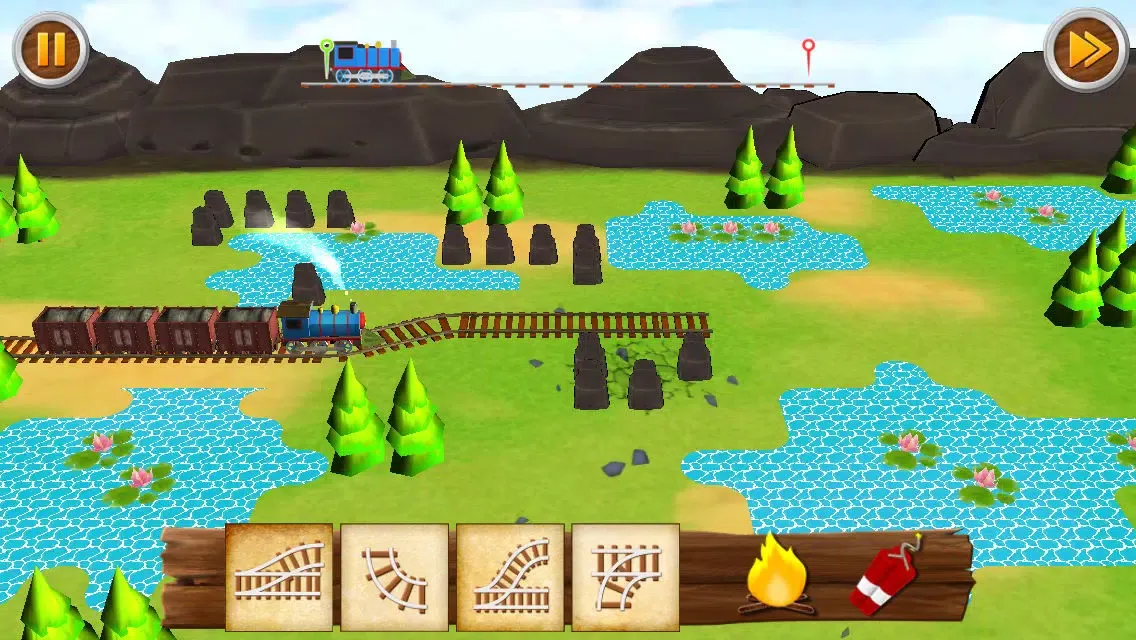This screenshot has width=1136, height=640.
Task: Activate the fast-forward button
Action: pos(1086,49)
